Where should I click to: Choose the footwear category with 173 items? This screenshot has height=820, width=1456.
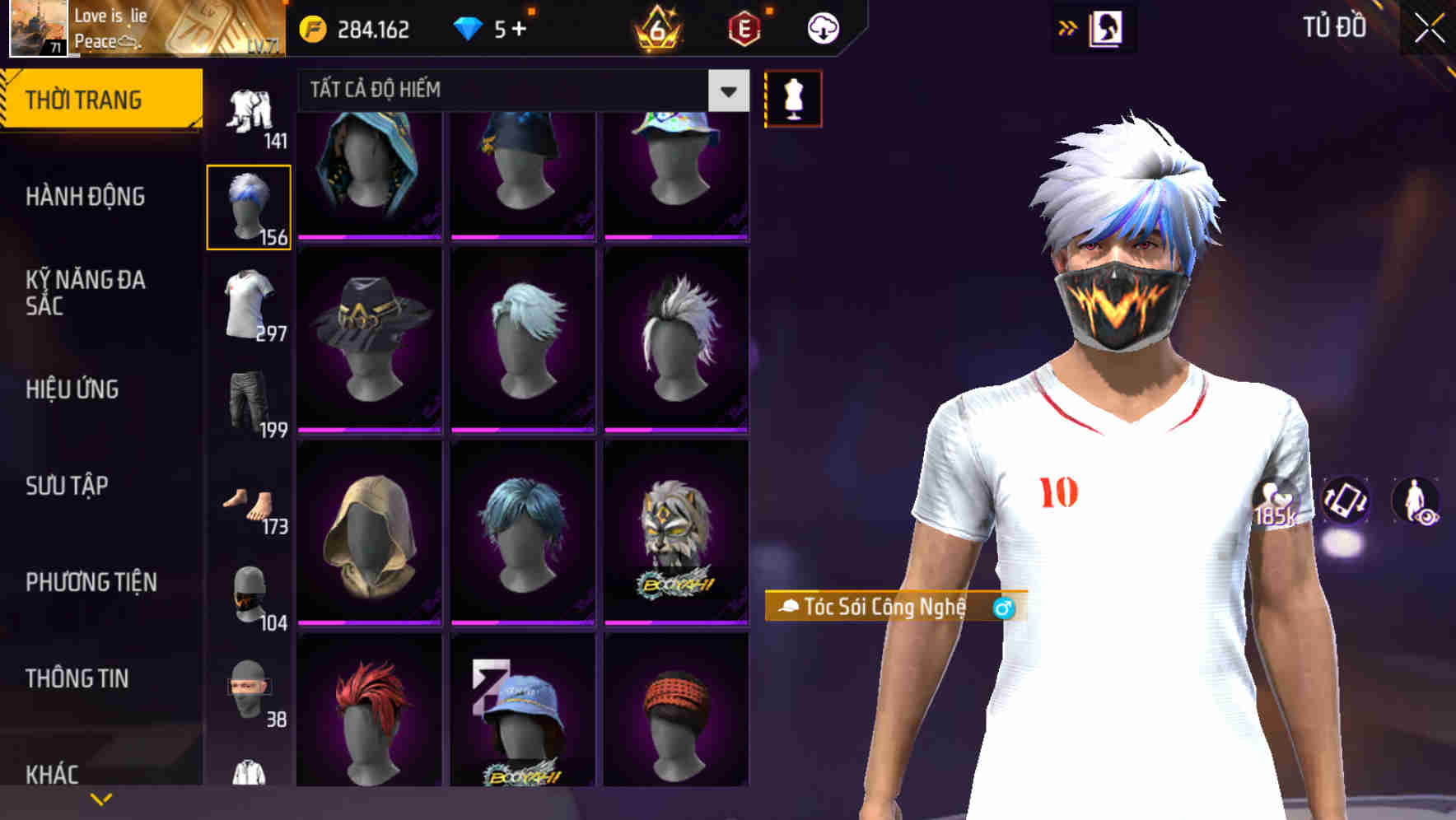[x=250, y=502]
